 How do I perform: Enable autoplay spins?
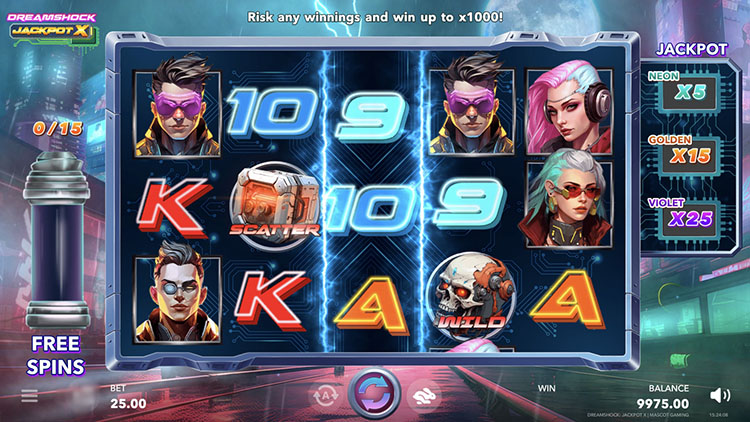tap(327, 395)
